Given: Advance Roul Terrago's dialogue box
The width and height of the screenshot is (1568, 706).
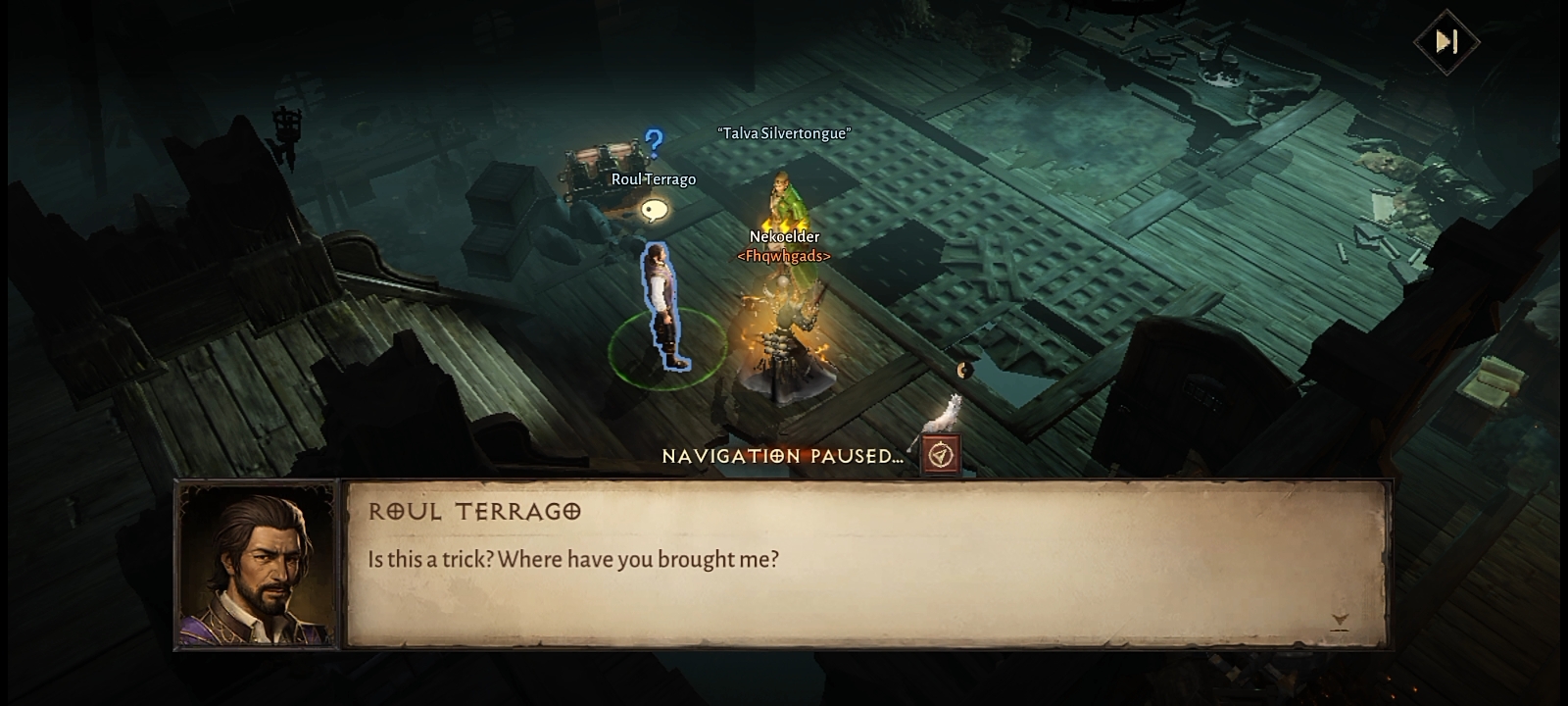Looking at the screenshot, I should [866, 564].
